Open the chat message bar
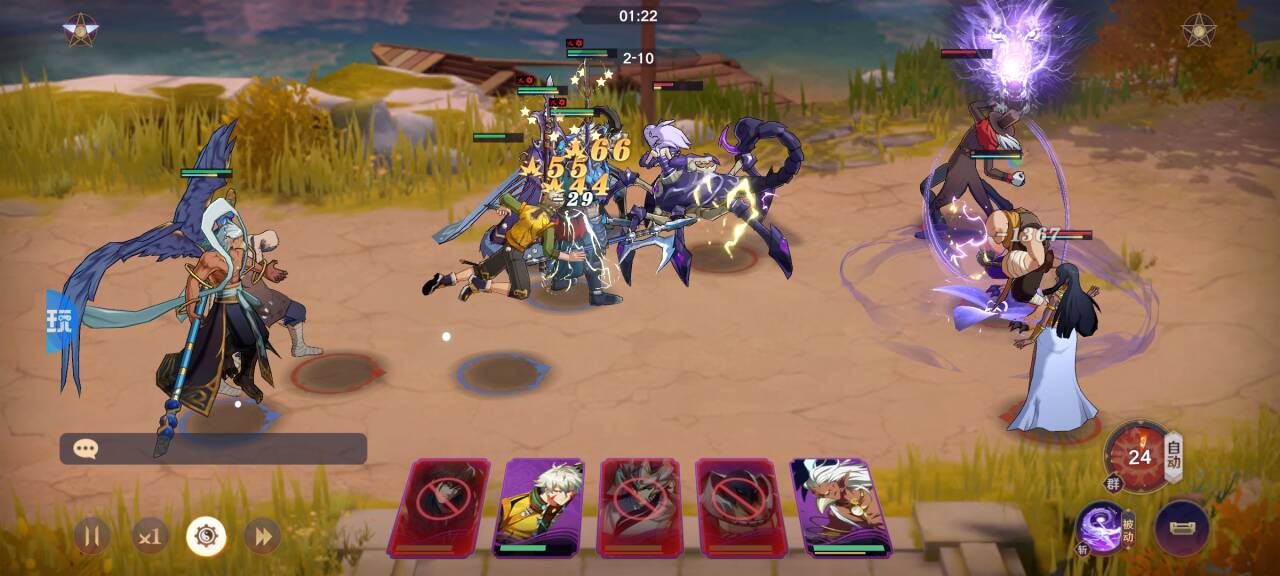The width and height of the screenshot is (1280, 576). pyautogui.click(x=213, y=449)
